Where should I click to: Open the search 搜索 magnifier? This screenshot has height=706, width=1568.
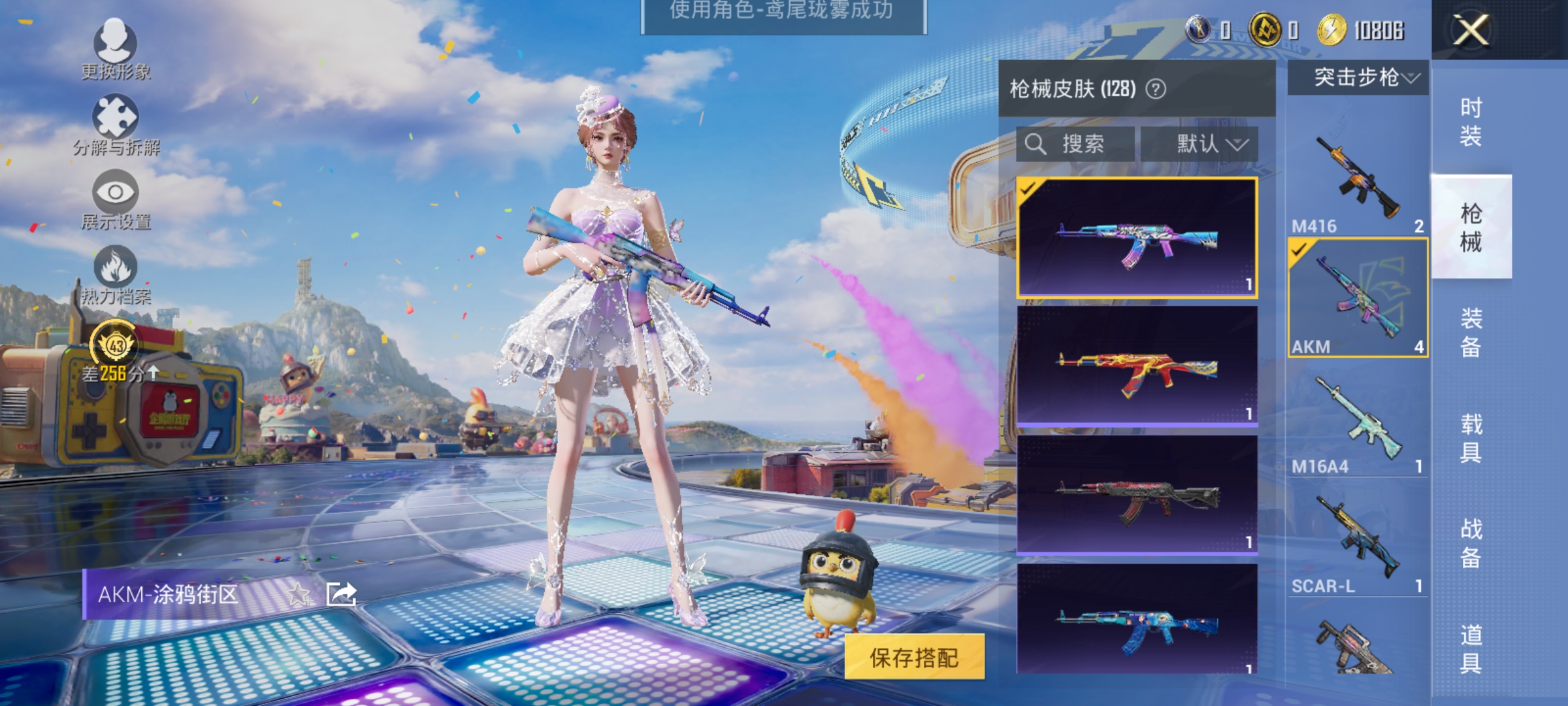(x=1037, y=144)
